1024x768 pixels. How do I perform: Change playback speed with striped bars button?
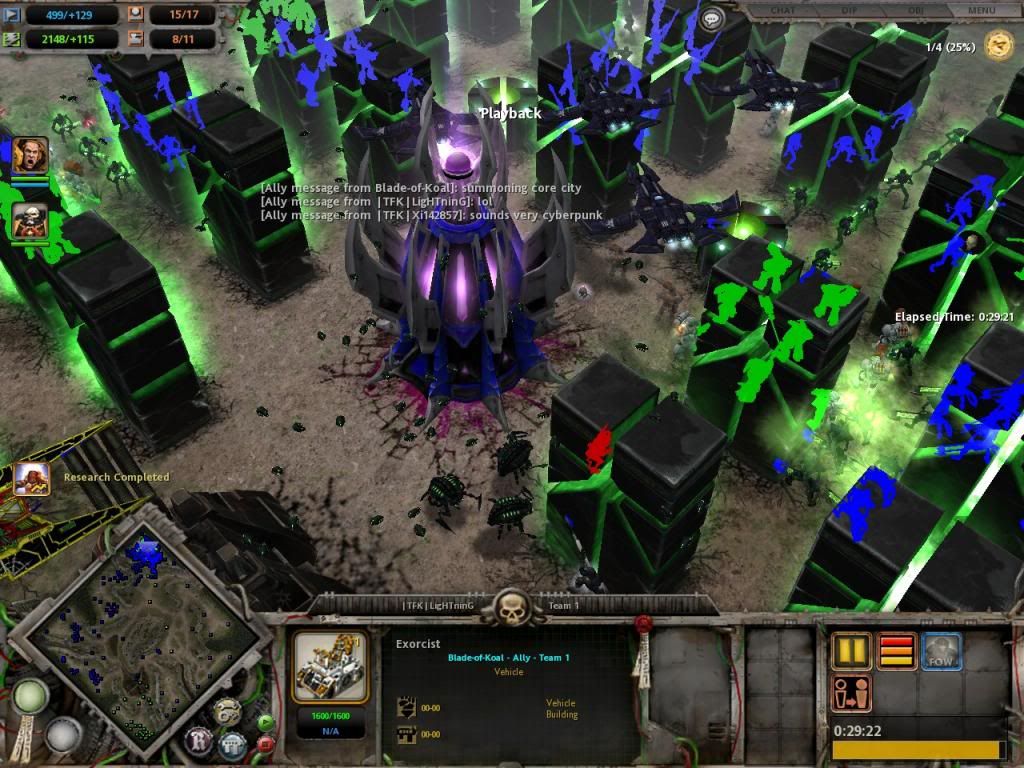[896, 652]
